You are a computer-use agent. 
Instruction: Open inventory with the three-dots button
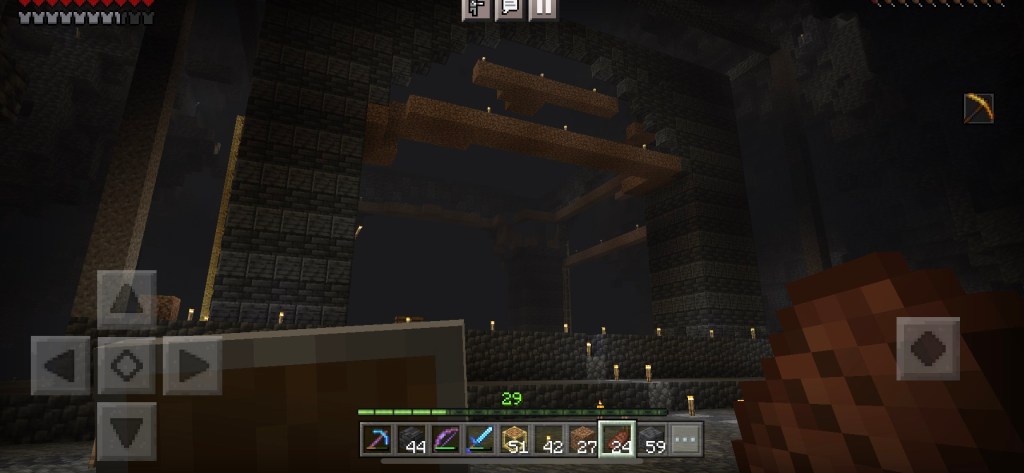pyautogui.click(x=686, y=439)
